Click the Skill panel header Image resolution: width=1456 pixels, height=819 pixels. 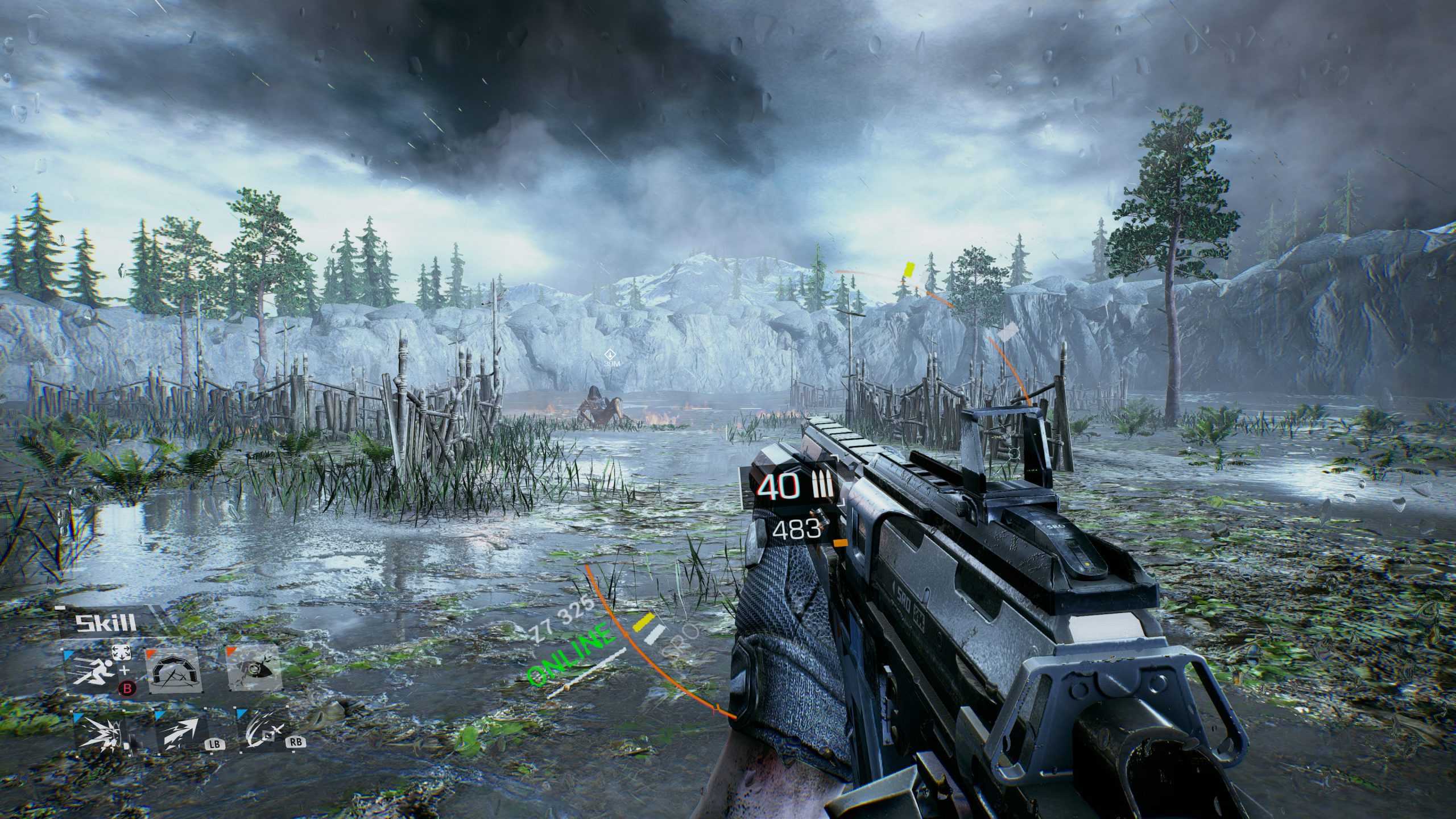click(x=106, y=623)
